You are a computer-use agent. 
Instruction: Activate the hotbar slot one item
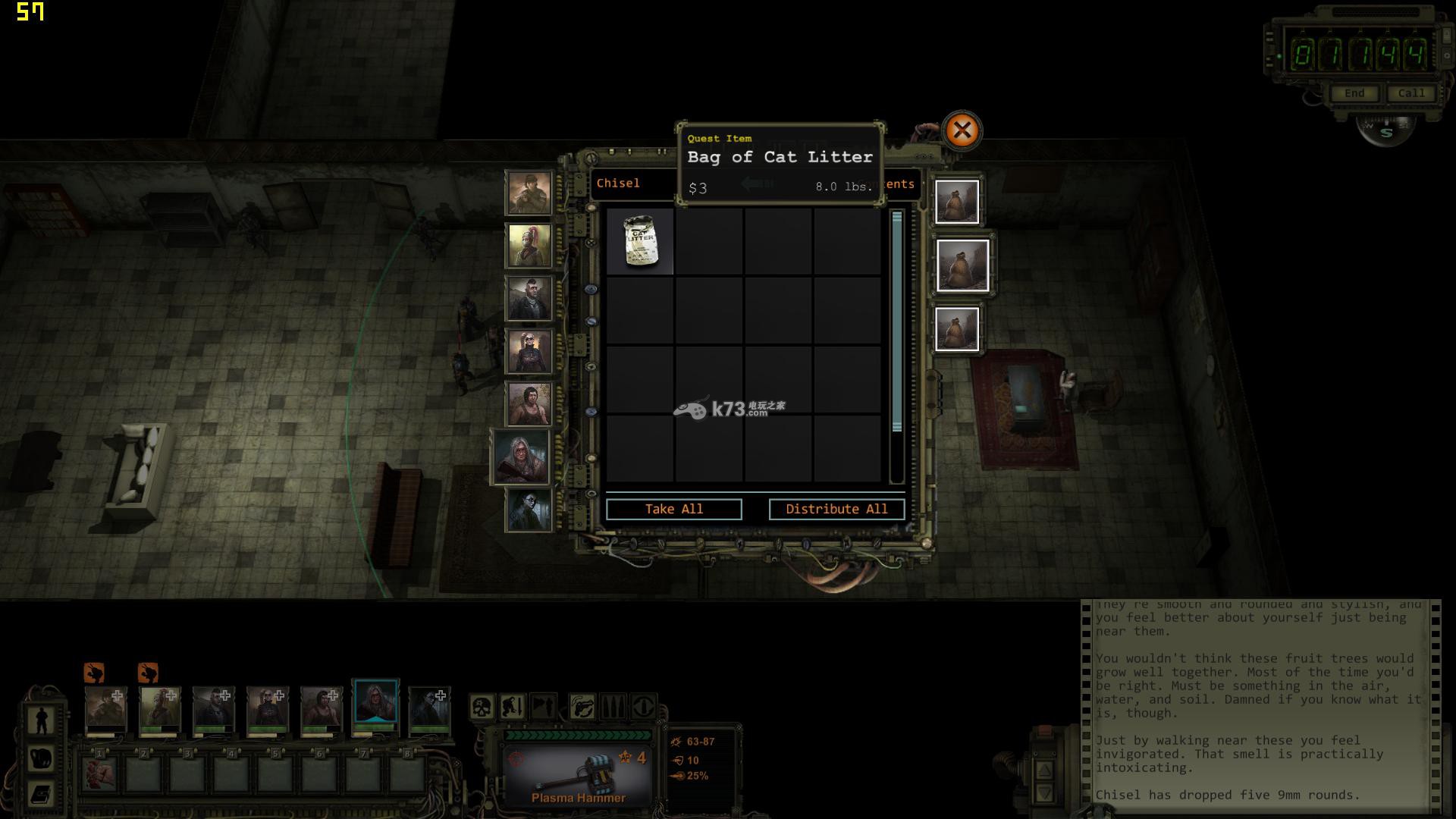100,773
